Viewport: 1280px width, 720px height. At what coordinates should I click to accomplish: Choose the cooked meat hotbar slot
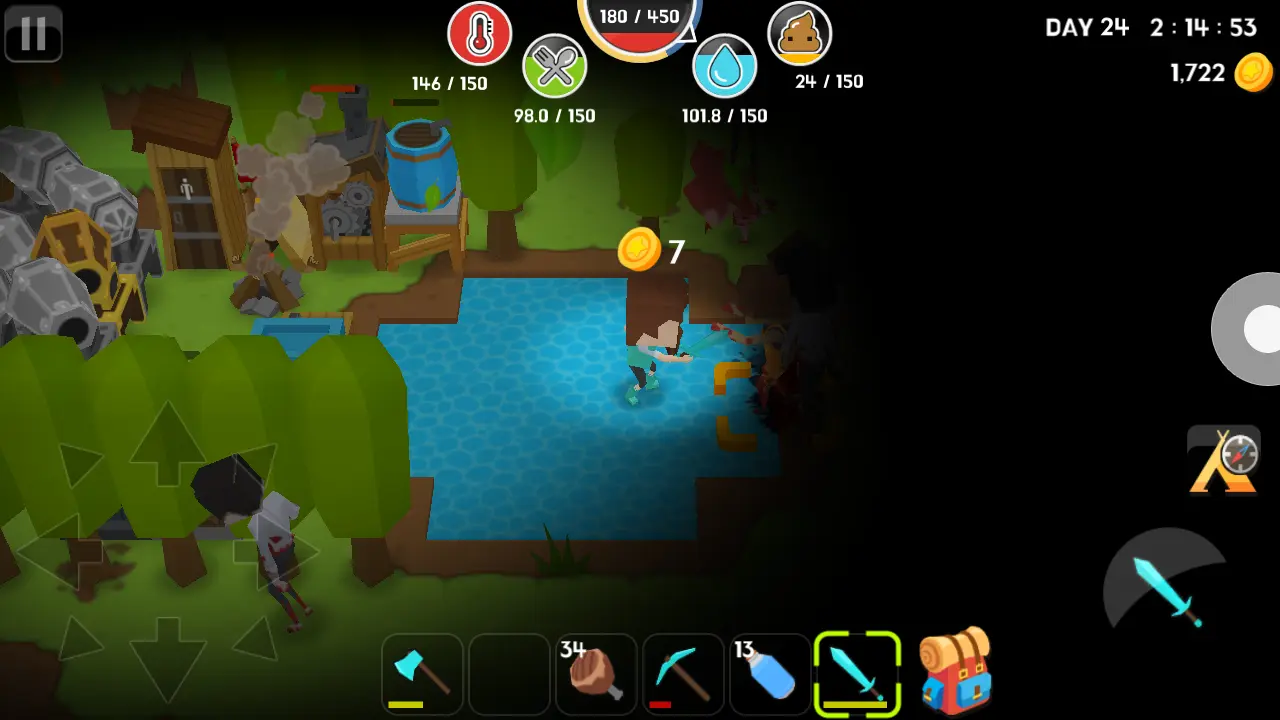[x=596, y=674]
